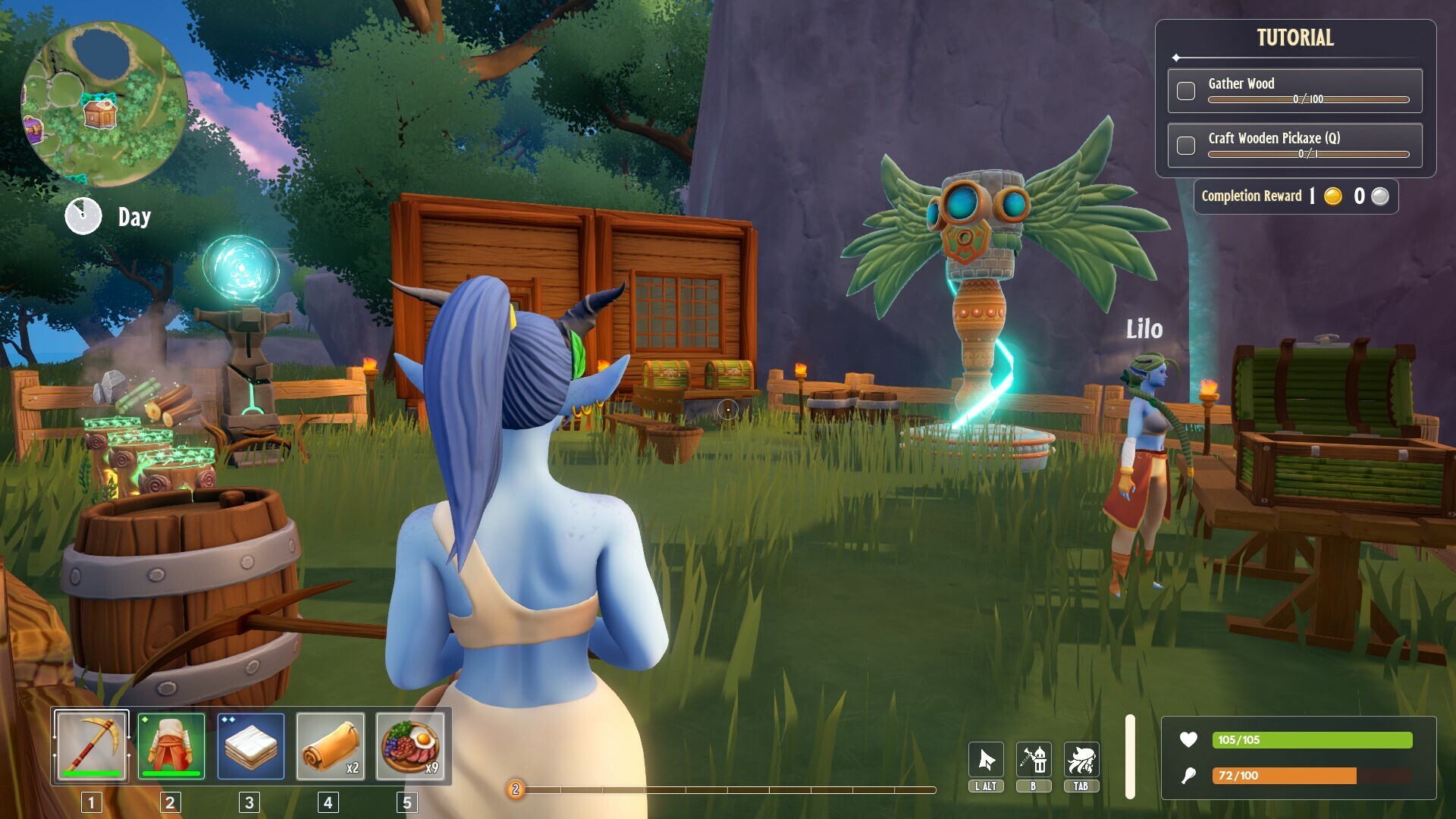Select the wooden pickaxe in hotbar slot 1
The width and height of the screenshot is (1456, 819).
(x=91, y=748)
